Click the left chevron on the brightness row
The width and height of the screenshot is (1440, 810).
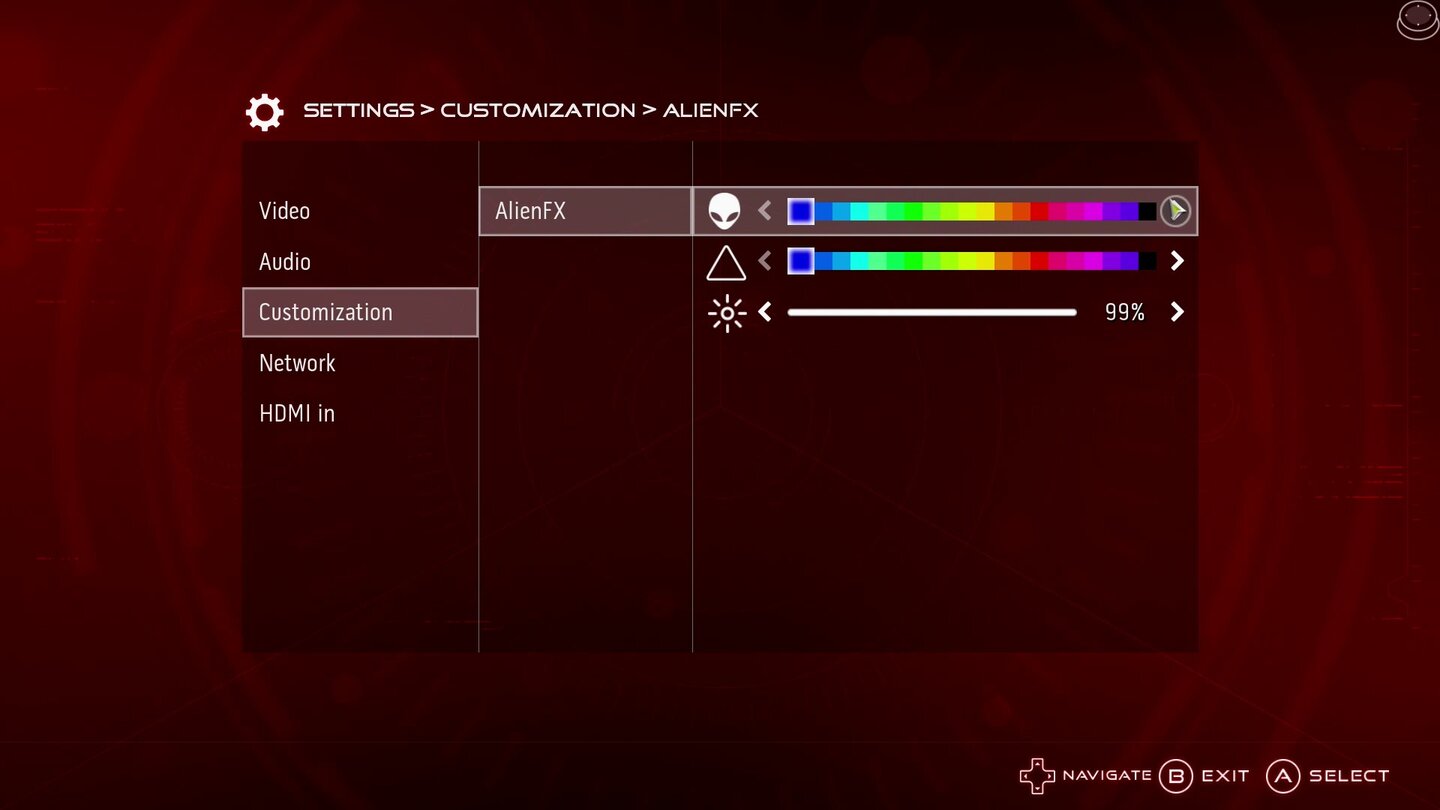764,312
